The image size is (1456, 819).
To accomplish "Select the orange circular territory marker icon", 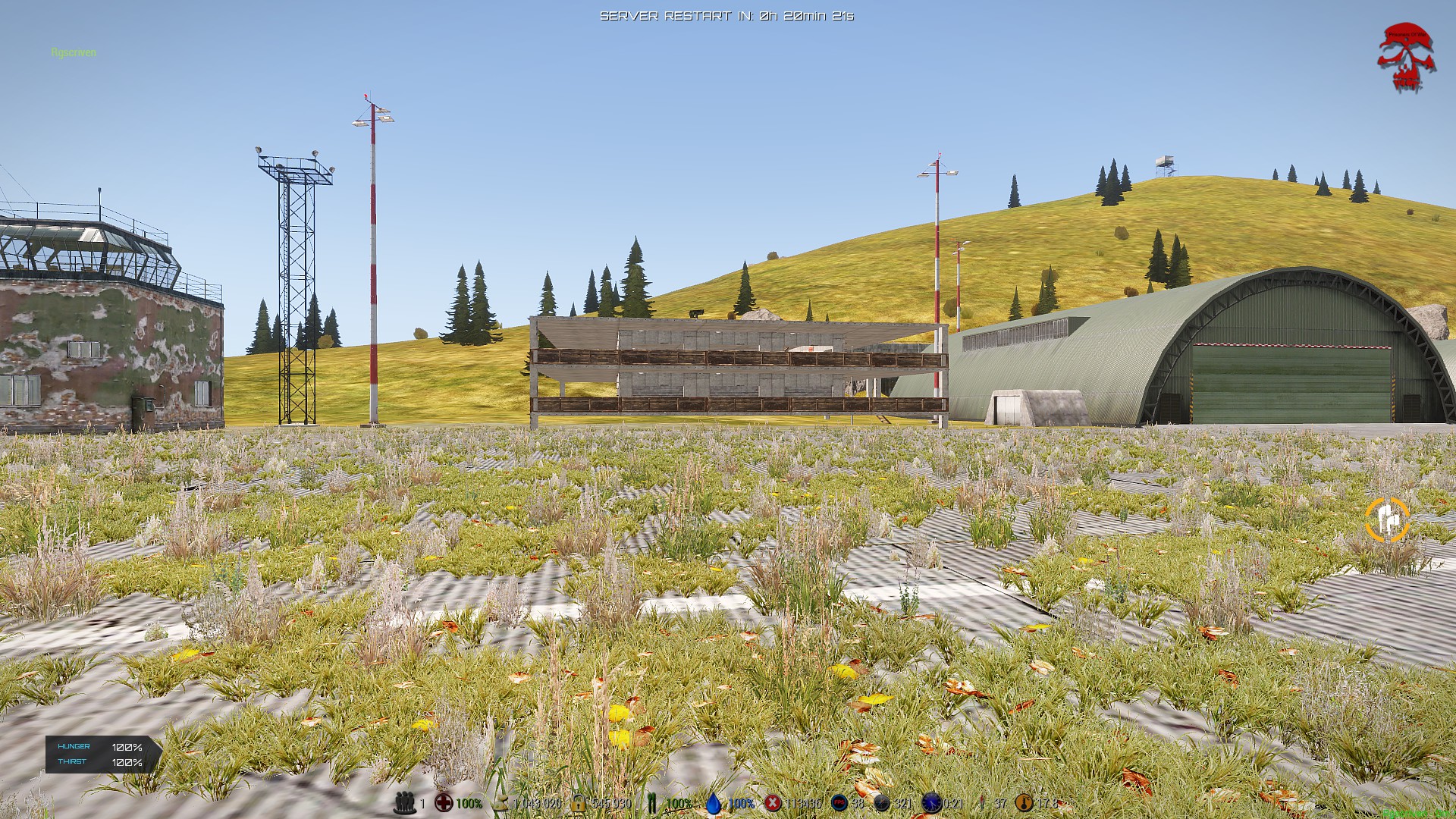I will tap(1387, 519).
